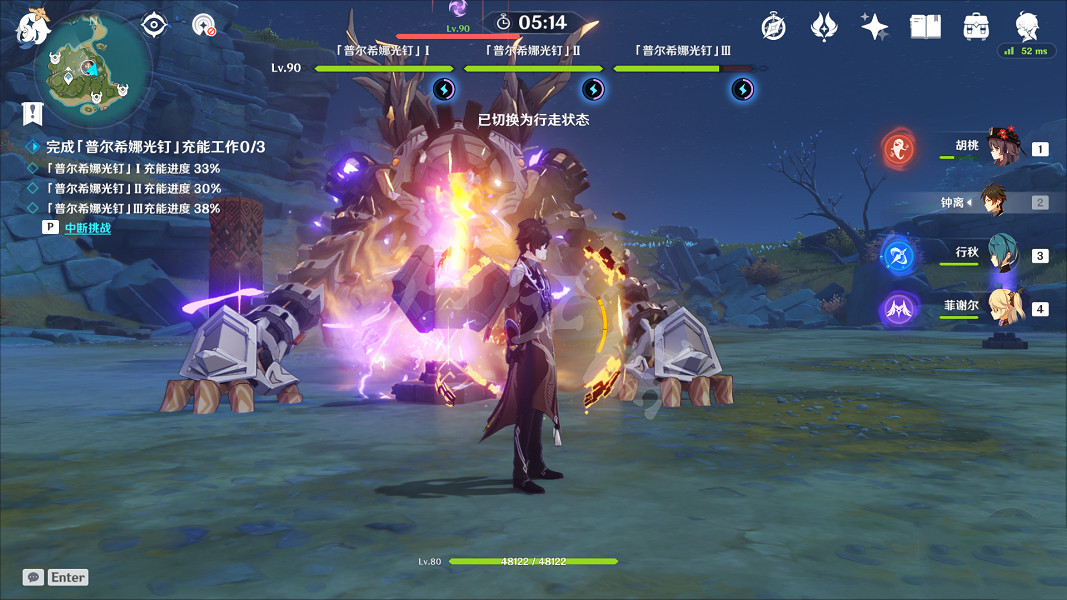Open the Paimon menu icon
Viewport: 1067px width, 600px height.
tap(32, 27)
